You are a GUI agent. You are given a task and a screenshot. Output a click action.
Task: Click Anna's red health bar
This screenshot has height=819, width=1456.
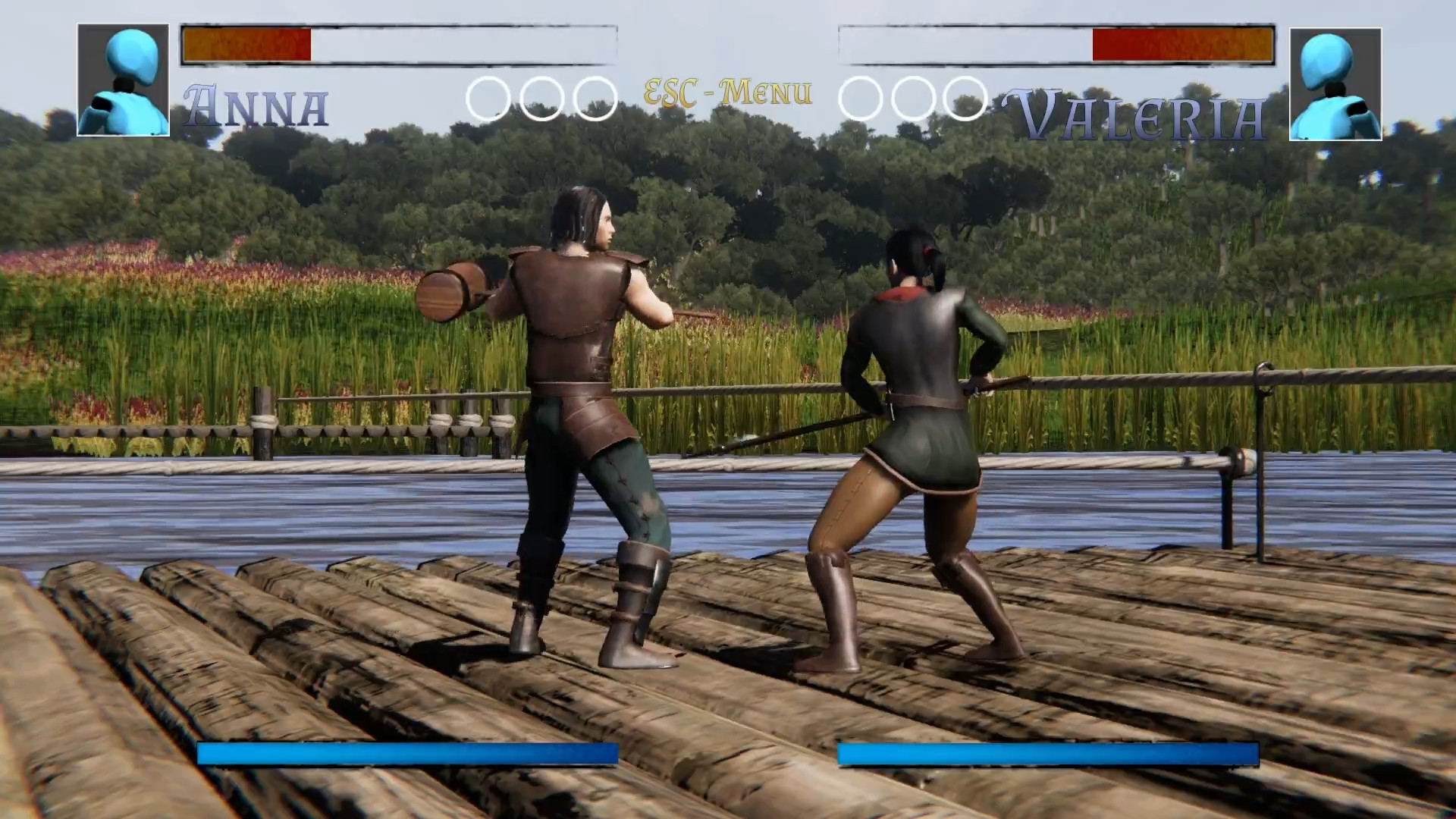click(x=246, y=45)
